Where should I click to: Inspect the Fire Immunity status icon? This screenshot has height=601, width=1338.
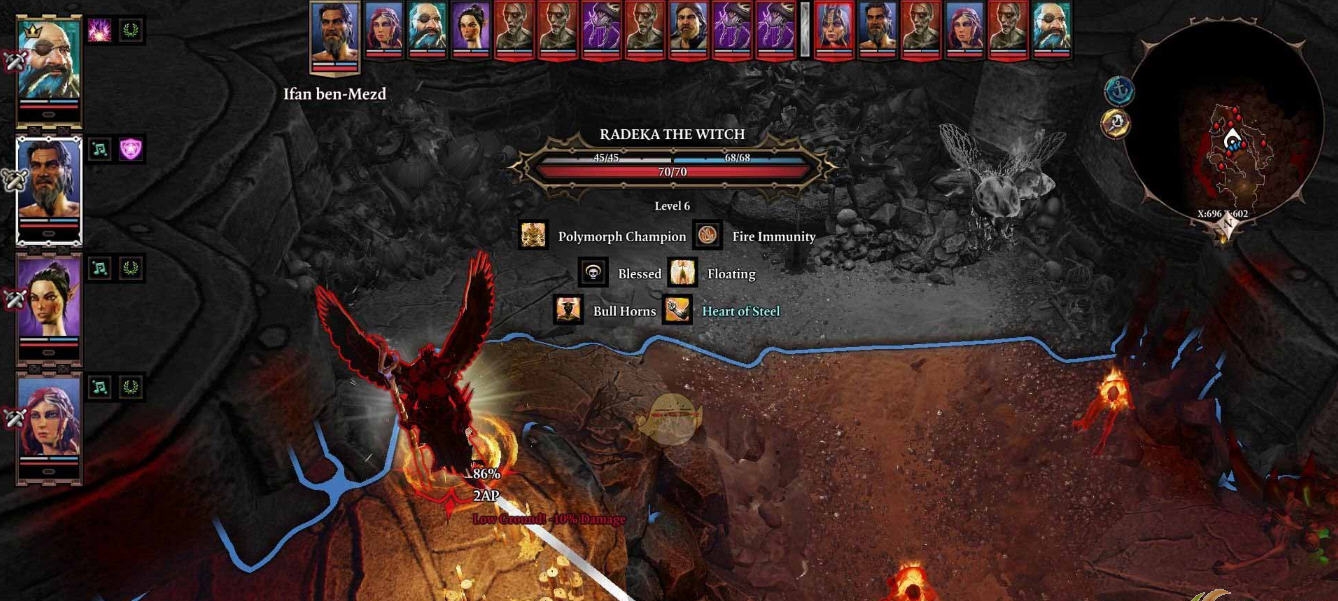point(708,237)
